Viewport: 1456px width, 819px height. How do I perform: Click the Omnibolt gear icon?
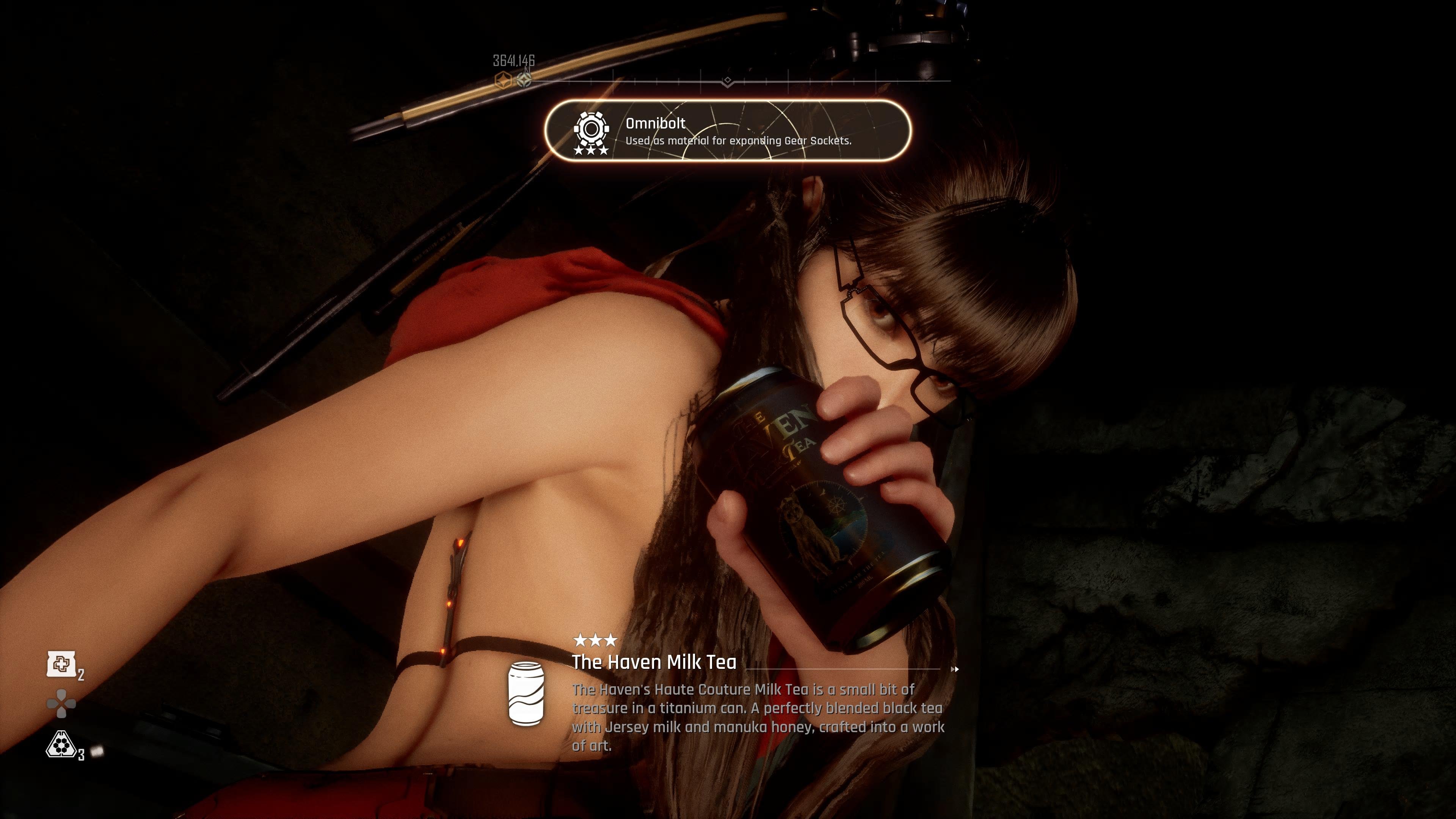click(591, 129)
